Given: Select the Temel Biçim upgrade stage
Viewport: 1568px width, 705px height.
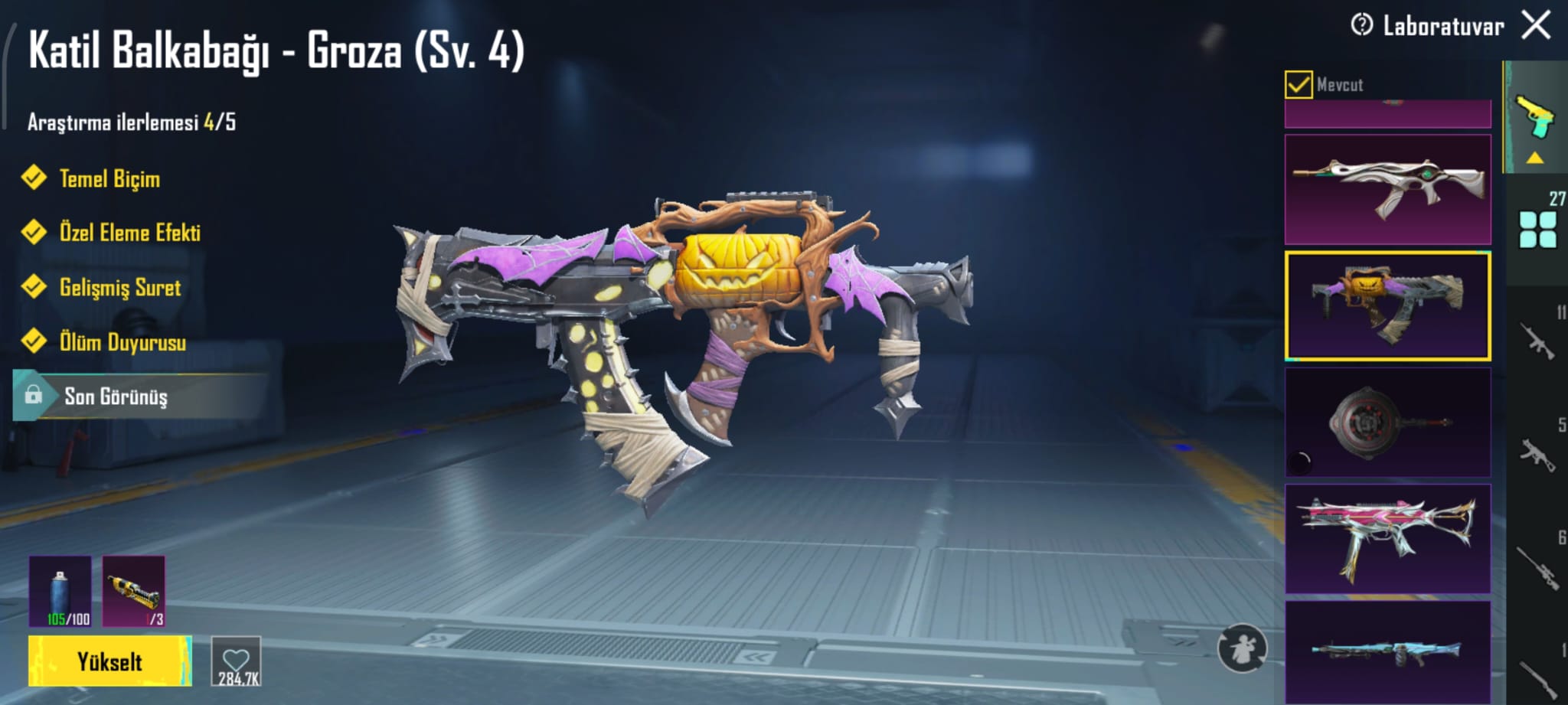Looking at the screenshot, I should click(x=109, y=178).
